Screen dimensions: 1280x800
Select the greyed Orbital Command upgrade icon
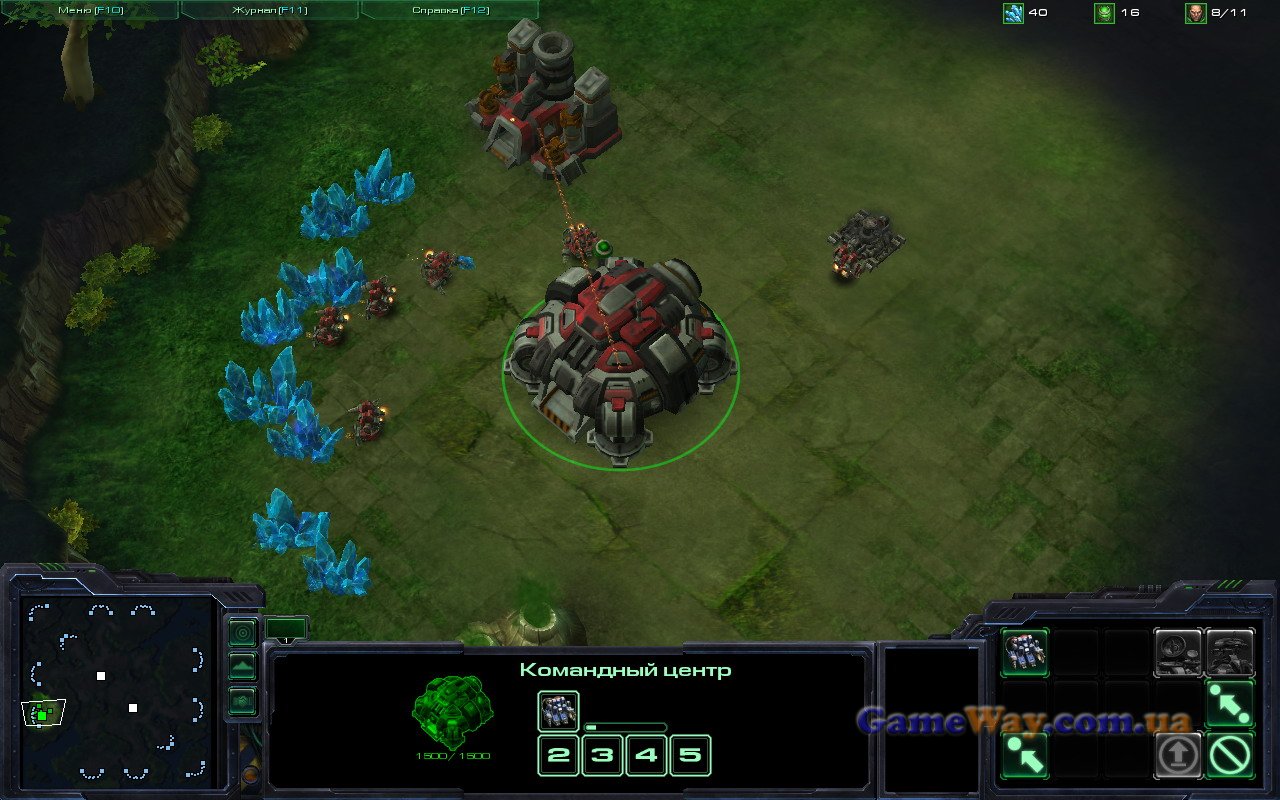coord(1178,653)
